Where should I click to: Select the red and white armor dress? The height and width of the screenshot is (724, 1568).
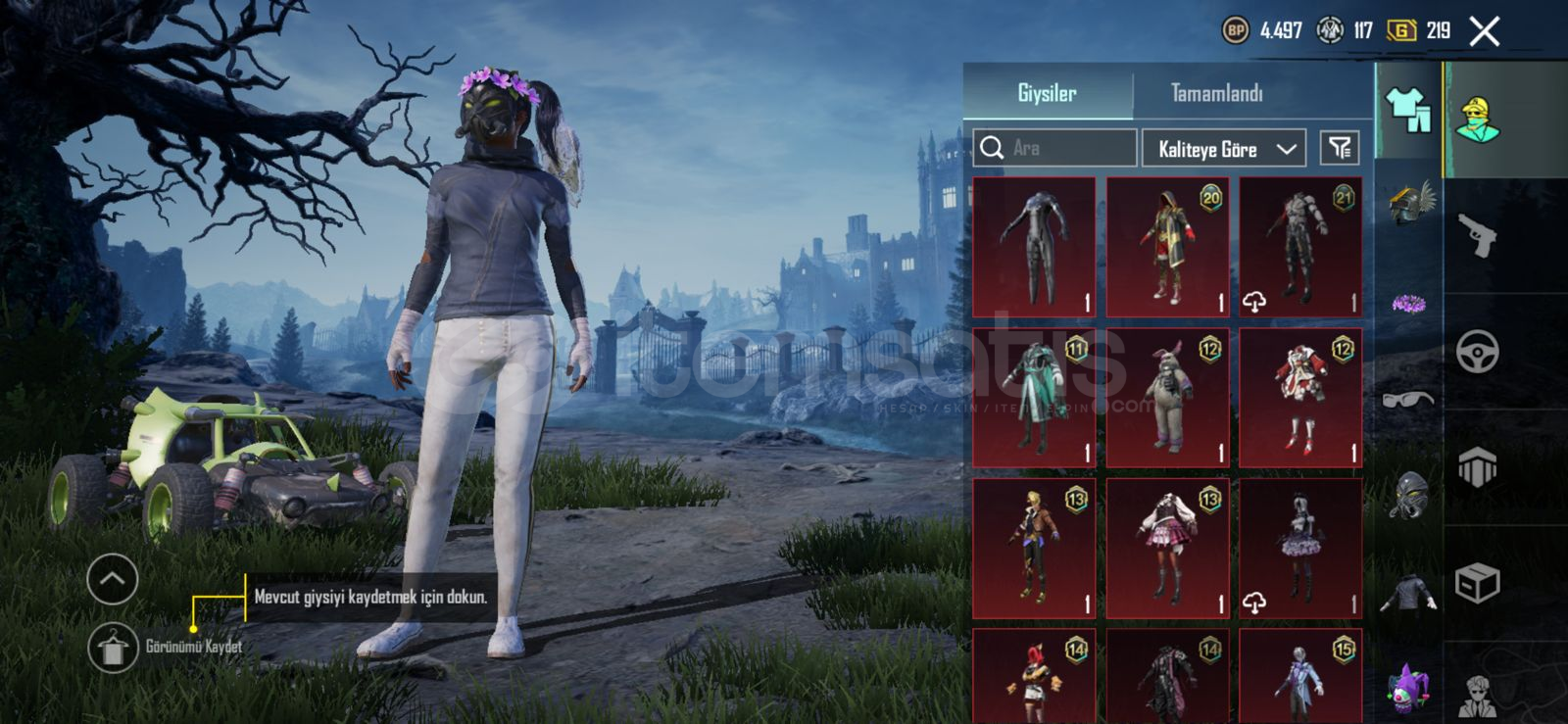[1300, 398]
